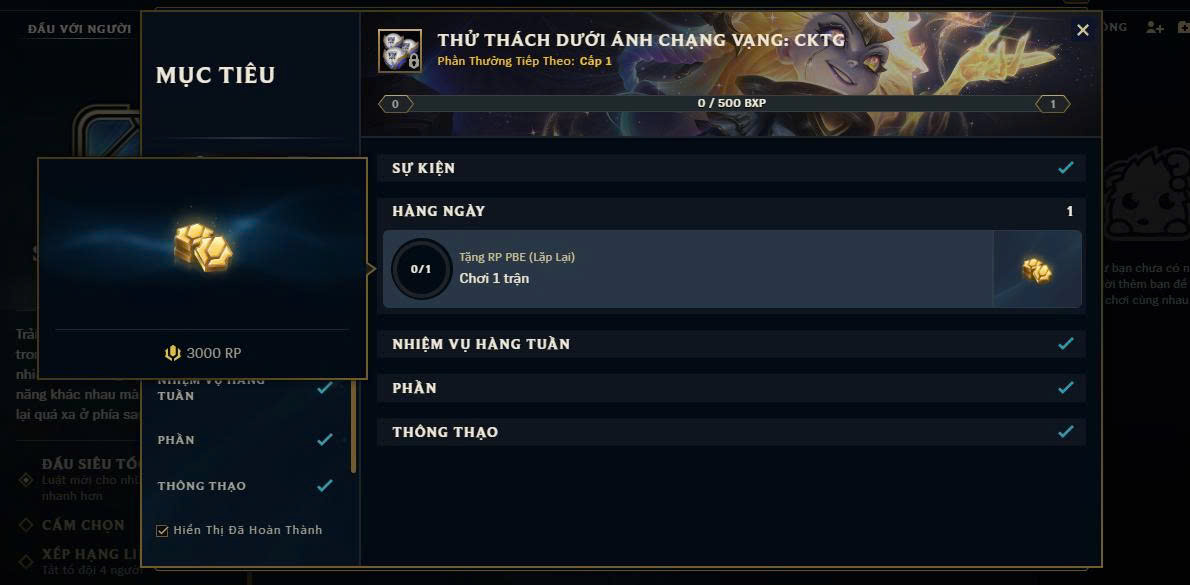Select the Chơi 1 trận mission row
The image size is (1190, 585).
pyautogui.click(x=690, y=269)
